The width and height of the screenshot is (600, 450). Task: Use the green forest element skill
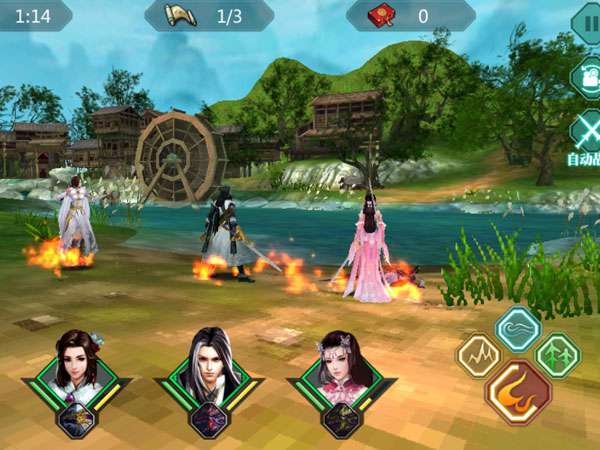tap(557, 354)
